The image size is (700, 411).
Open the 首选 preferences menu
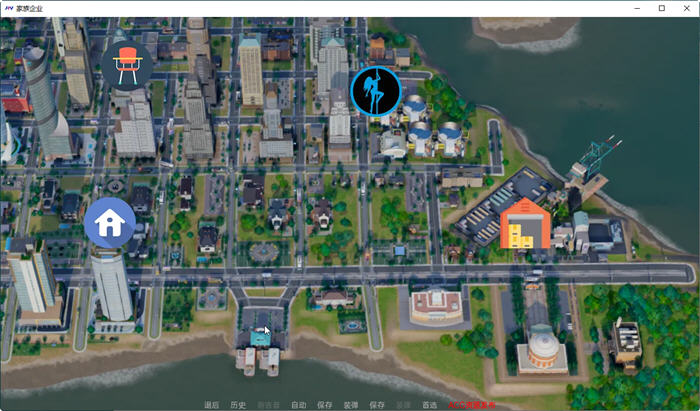pos(429,405)
